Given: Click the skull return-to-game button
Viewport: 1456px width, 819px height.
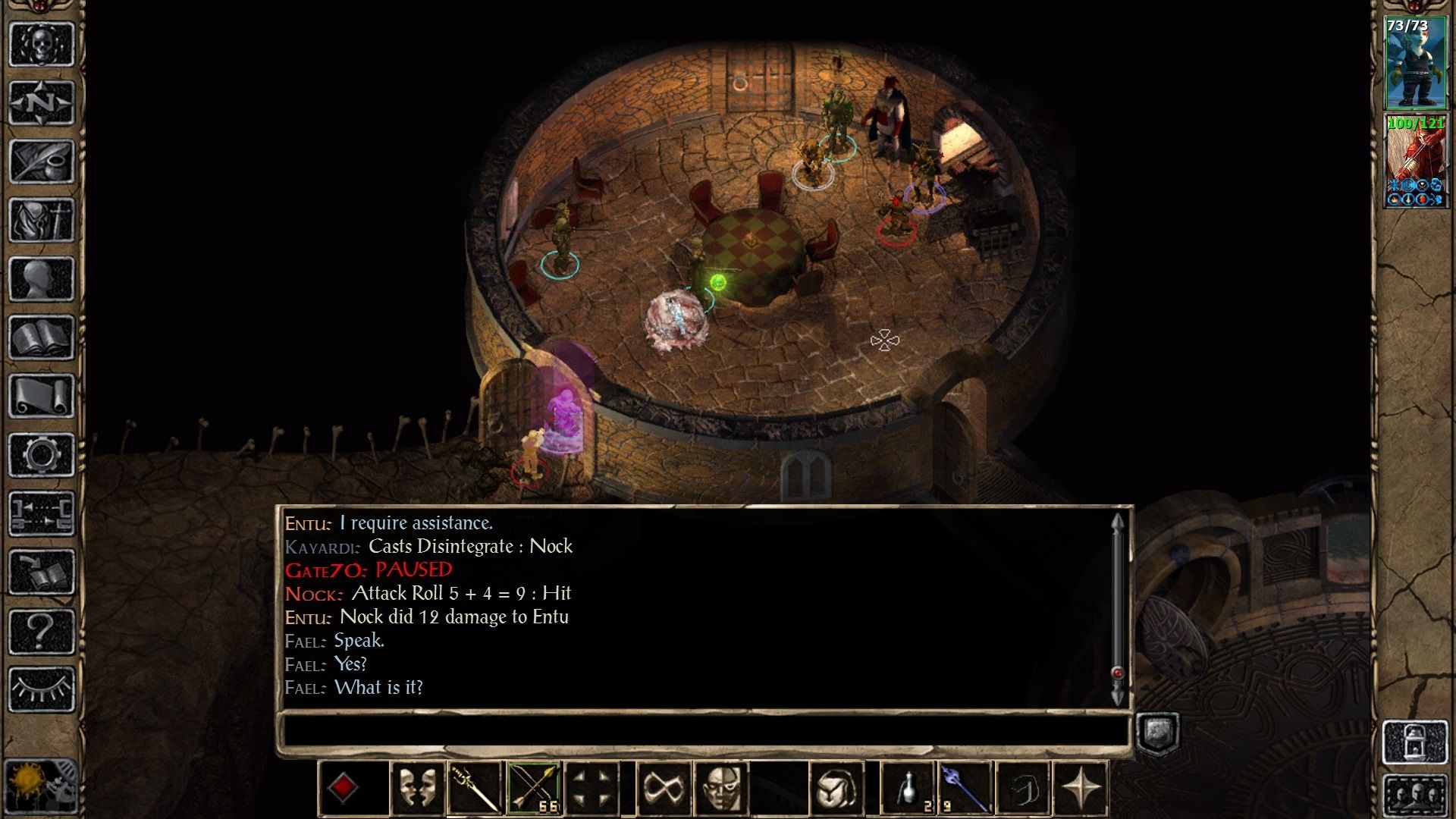Looking at the screenshot, I should 41,44.
